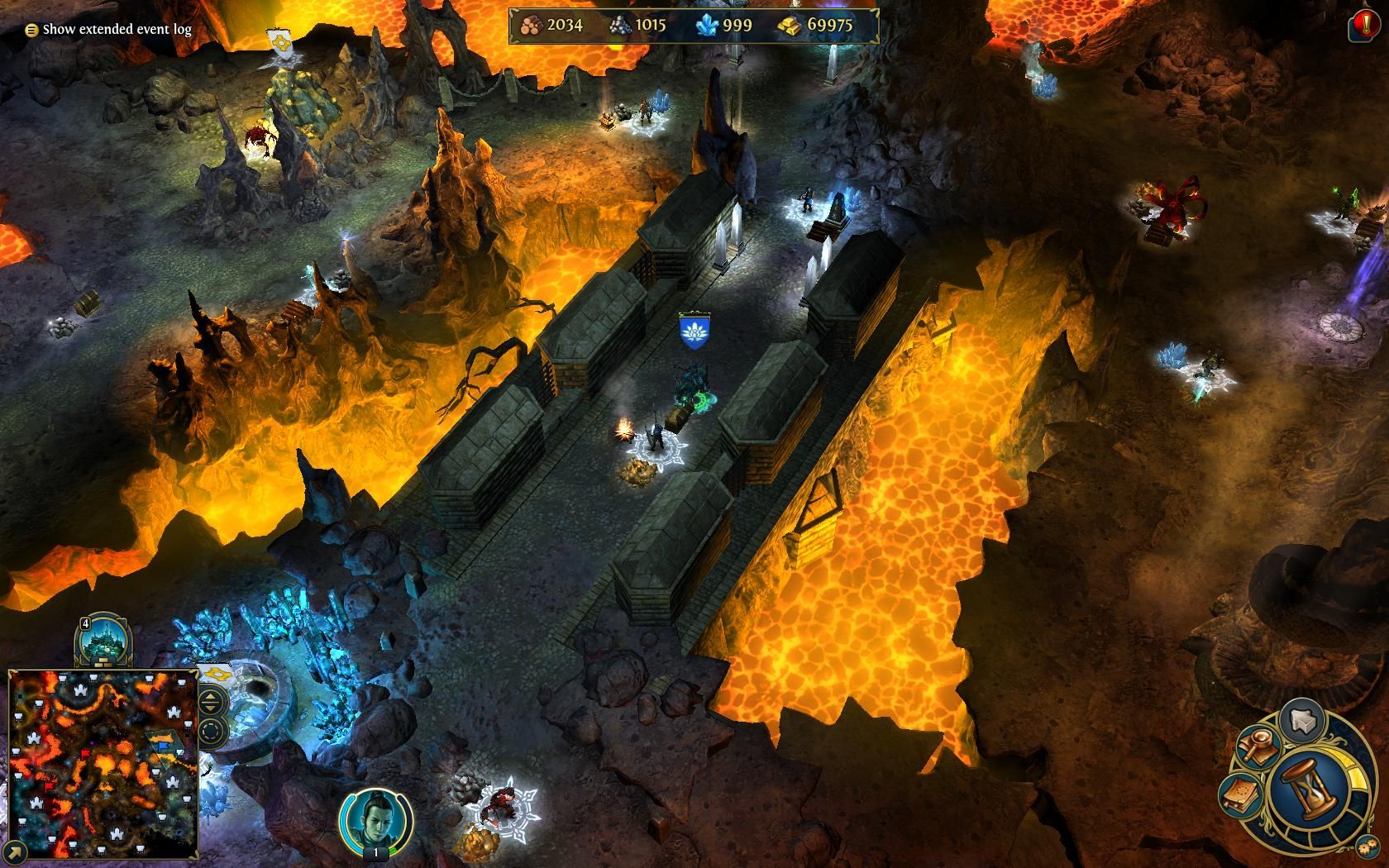Click the circular dial button below the level arrows
This screenshot has height=868, width=1389.
pos(209,730)
